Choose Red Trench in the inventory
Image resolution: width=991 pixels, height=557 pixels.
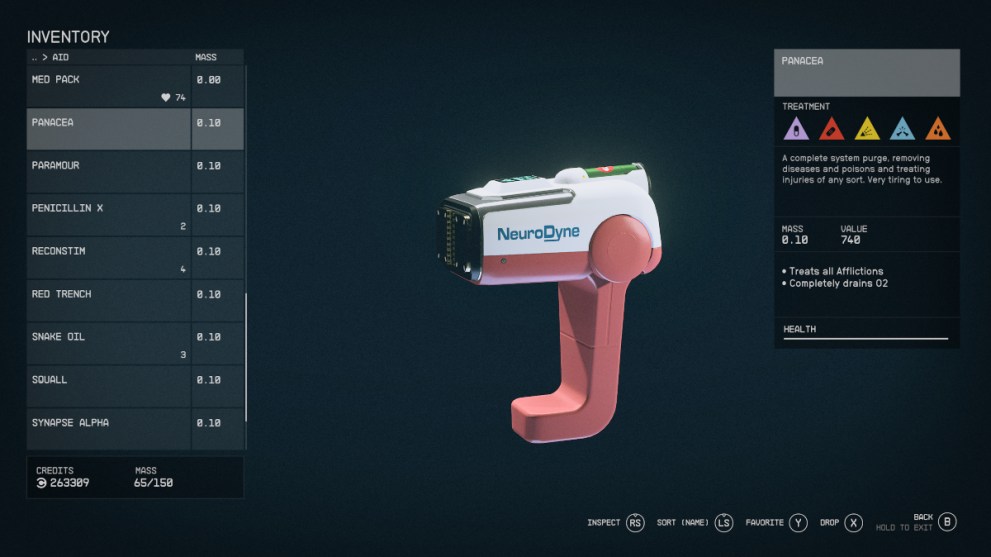click(108, 301)
